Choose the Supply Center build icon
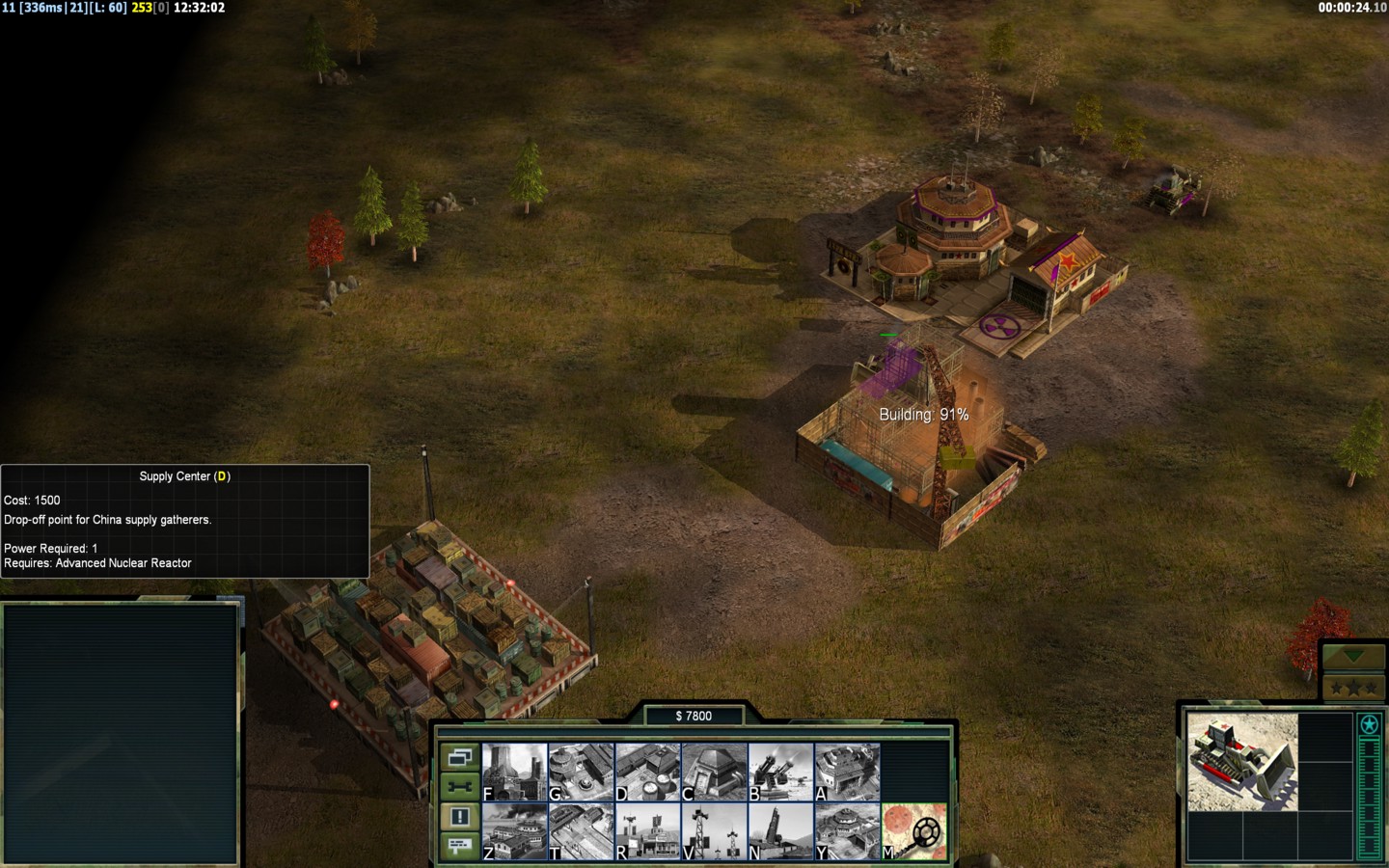This screenshot has width=1389, height=868. pos(648,772)
